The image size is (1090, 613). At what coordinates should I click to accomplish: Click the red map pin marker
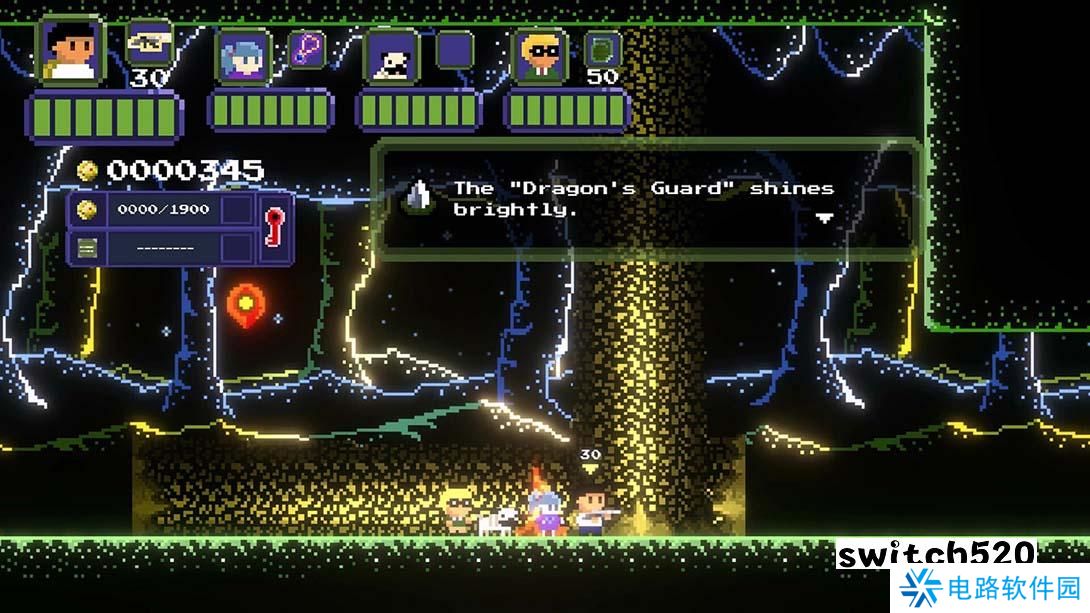point(243,301)
